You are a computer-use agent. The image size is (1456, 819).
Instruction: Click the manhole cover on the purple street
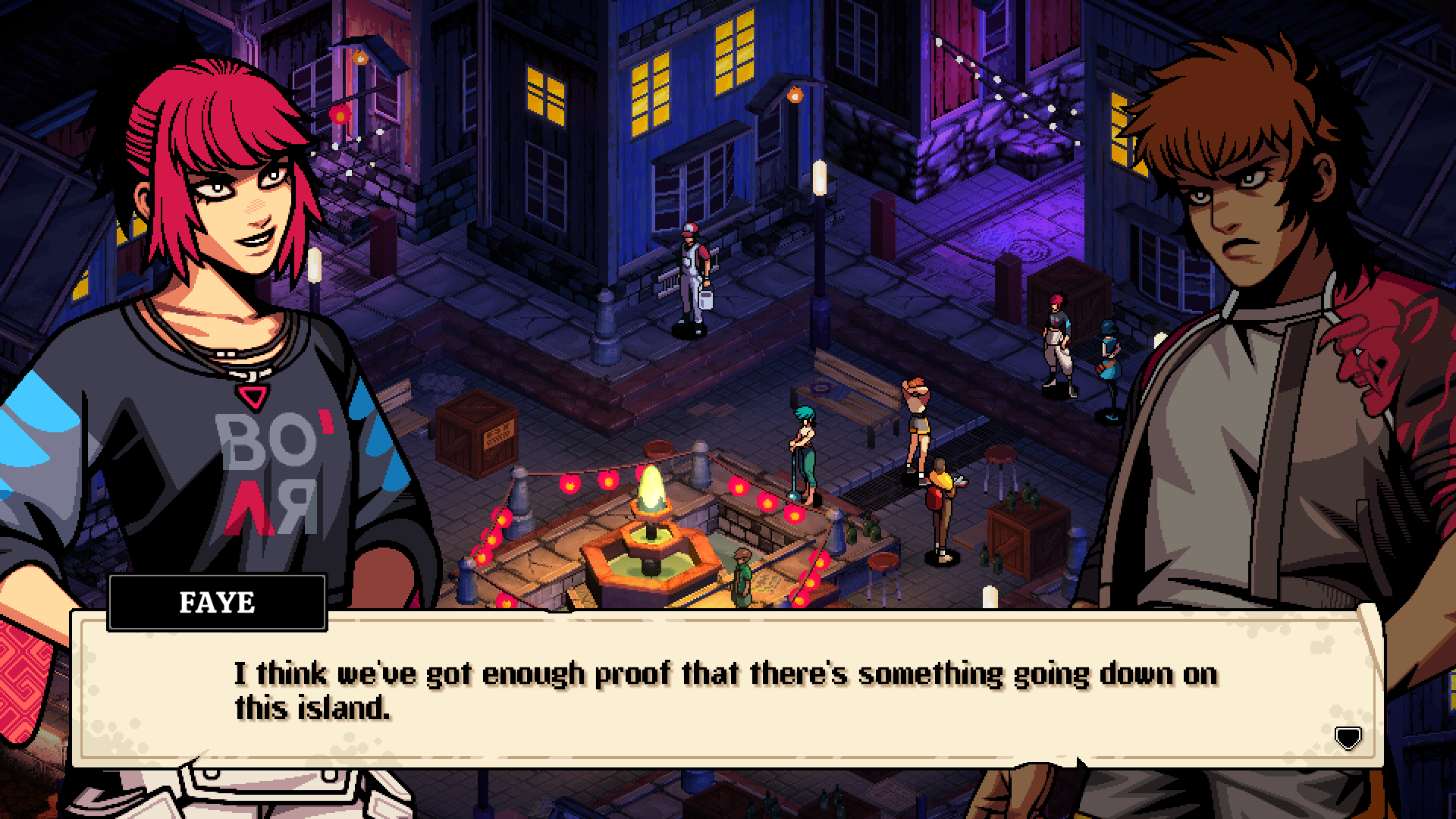(x=1030, y=250)
